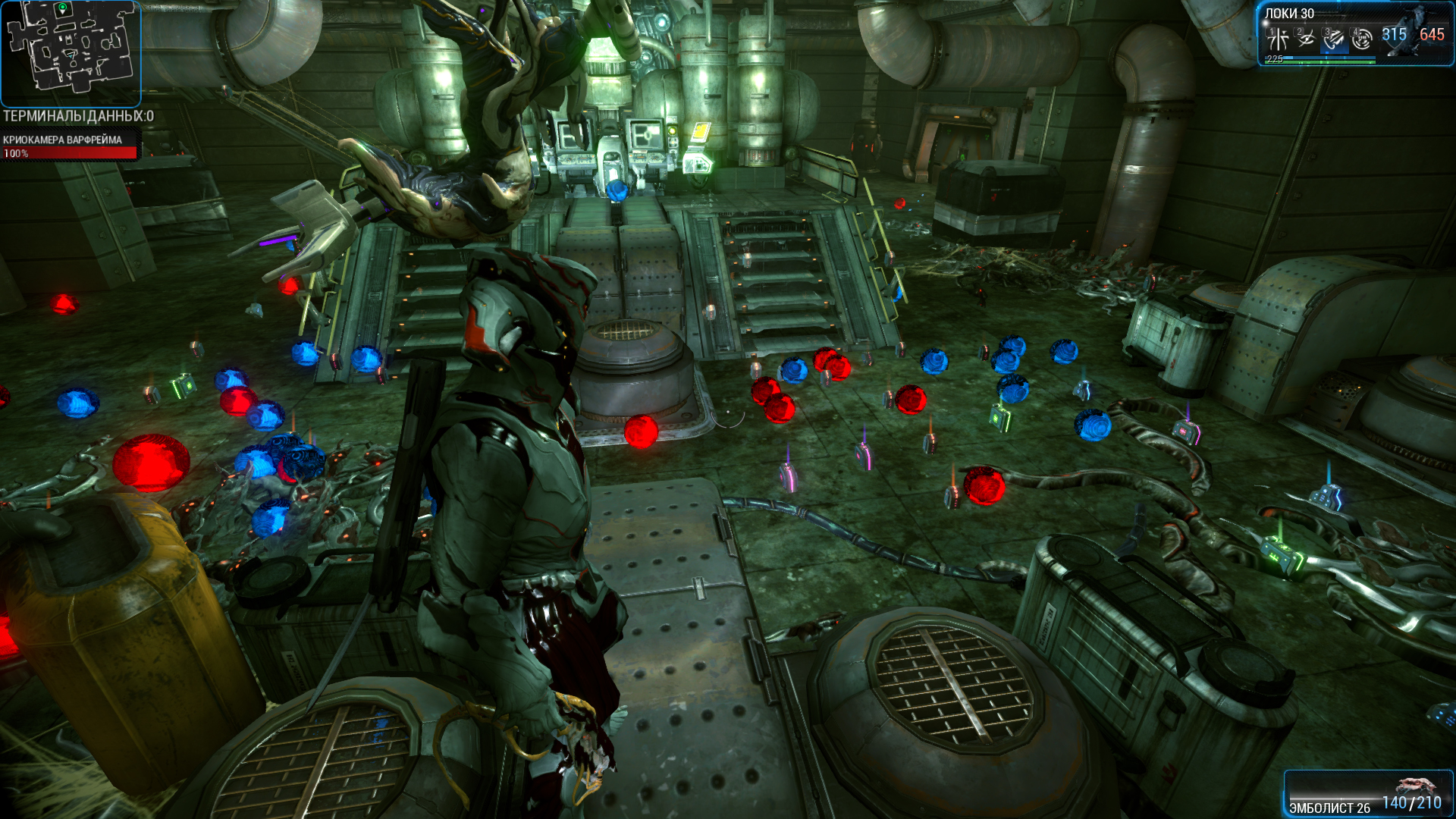Activate Loki's Decoy ability icon

1279,38
